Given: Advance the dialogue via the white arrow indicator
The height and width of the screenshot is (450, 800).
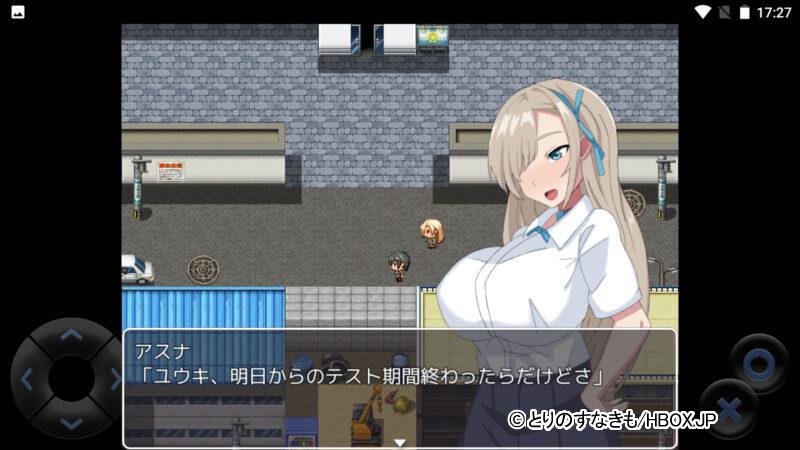Looking at the screenshot, I should click(399, 441).
